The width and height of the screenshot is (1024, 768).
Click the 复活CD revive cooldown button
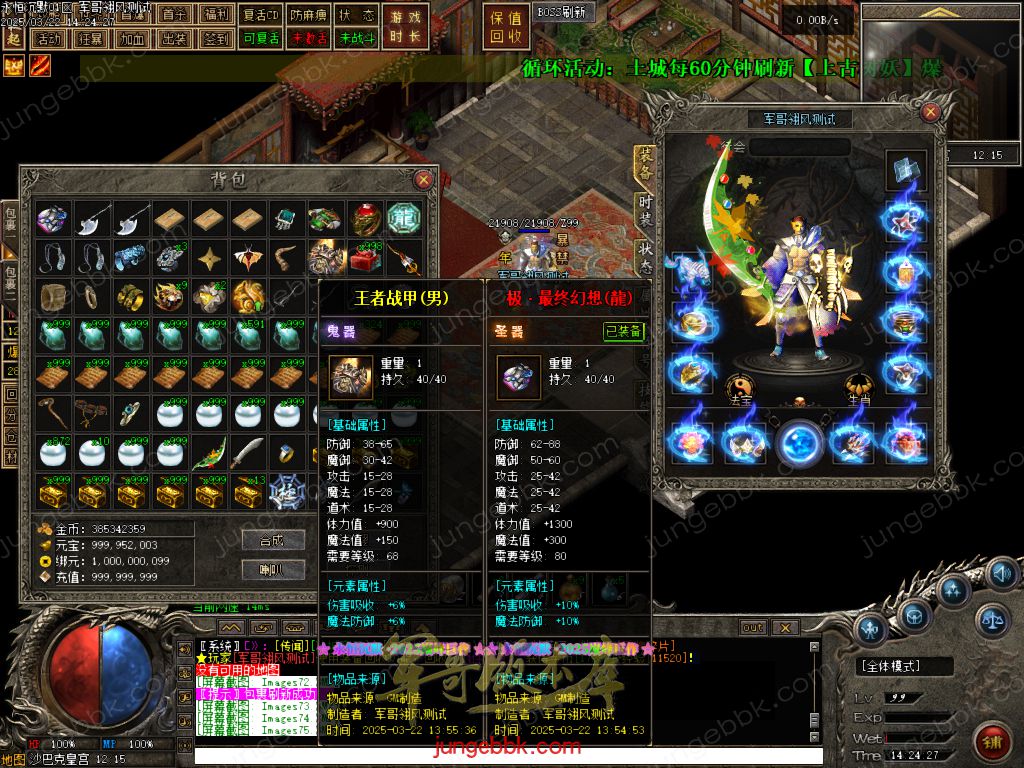pos(261,15)
